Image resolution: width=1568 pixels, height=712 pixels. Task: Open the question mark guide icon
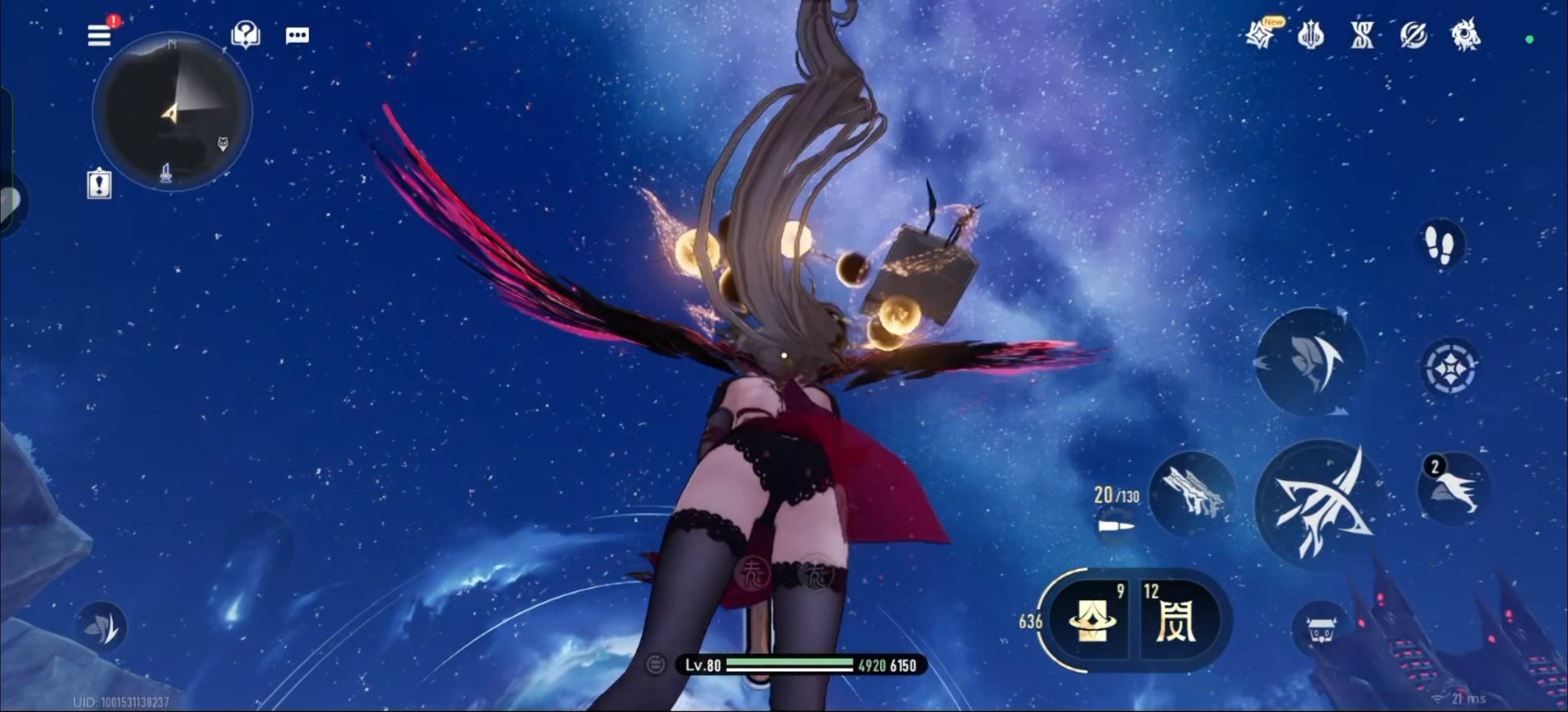point(245,35)
